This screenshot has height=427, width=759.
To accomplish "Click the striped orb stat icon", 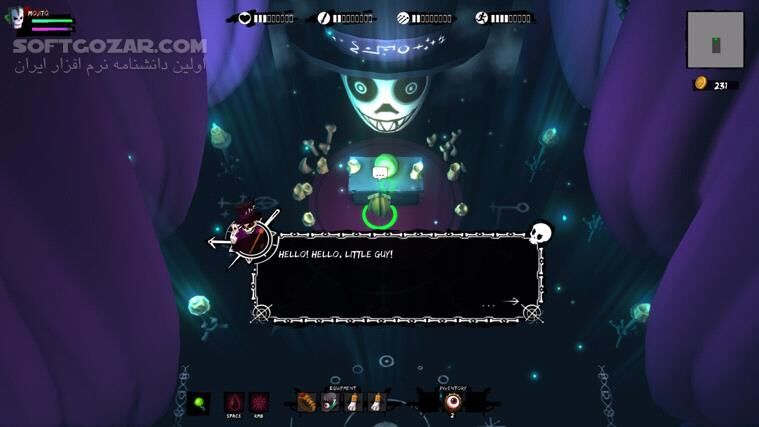I will (x=403, y=18).
